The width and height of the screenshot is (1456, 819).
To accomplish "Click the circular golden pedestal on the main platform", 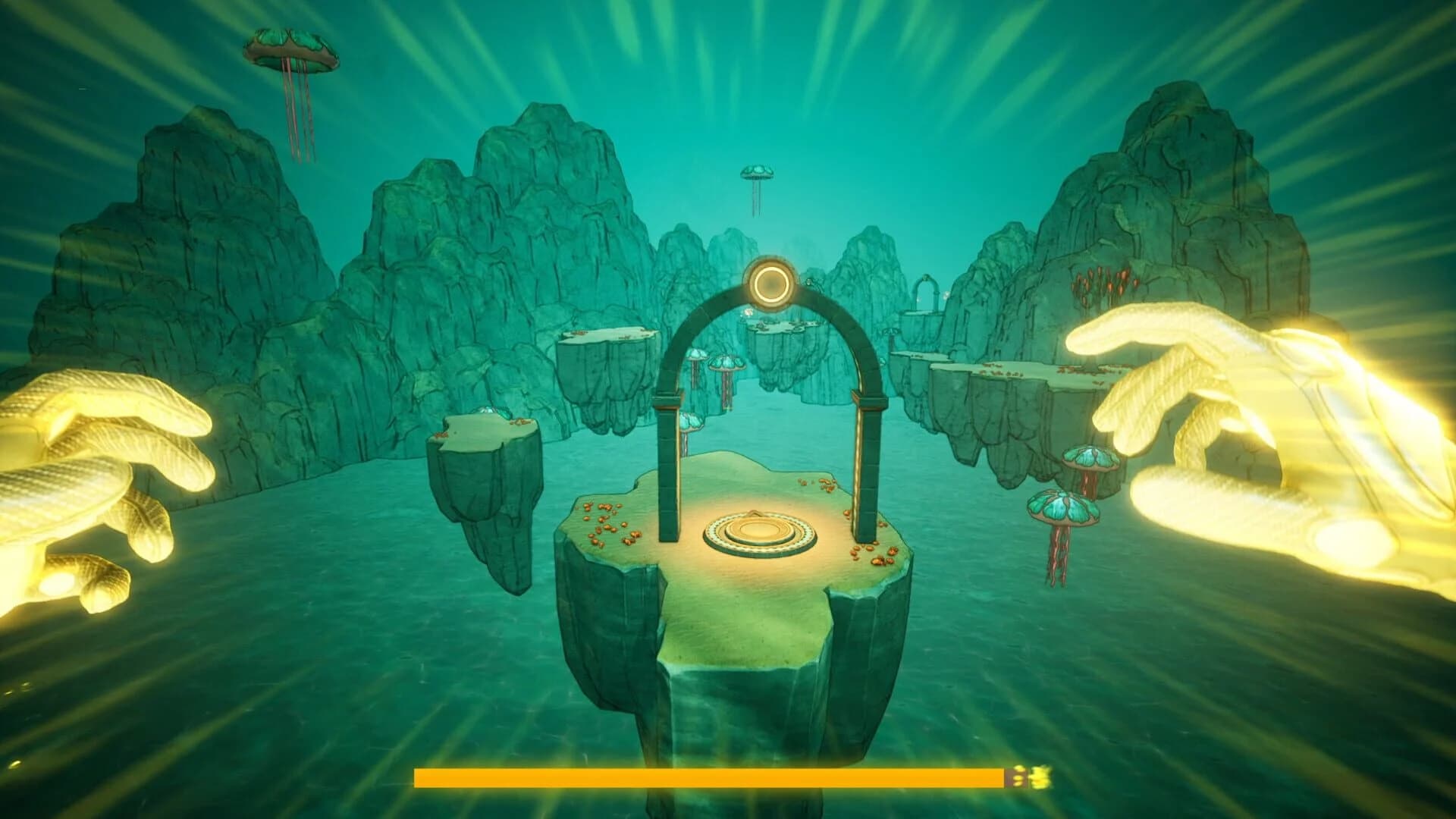I will (758, 531).
